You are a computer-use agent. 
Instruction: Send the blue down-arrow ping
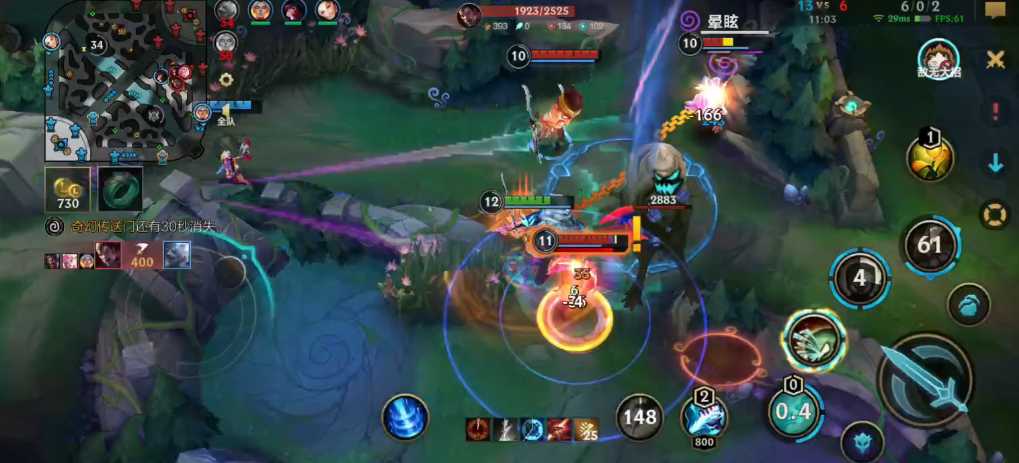[x=995, y=164]
